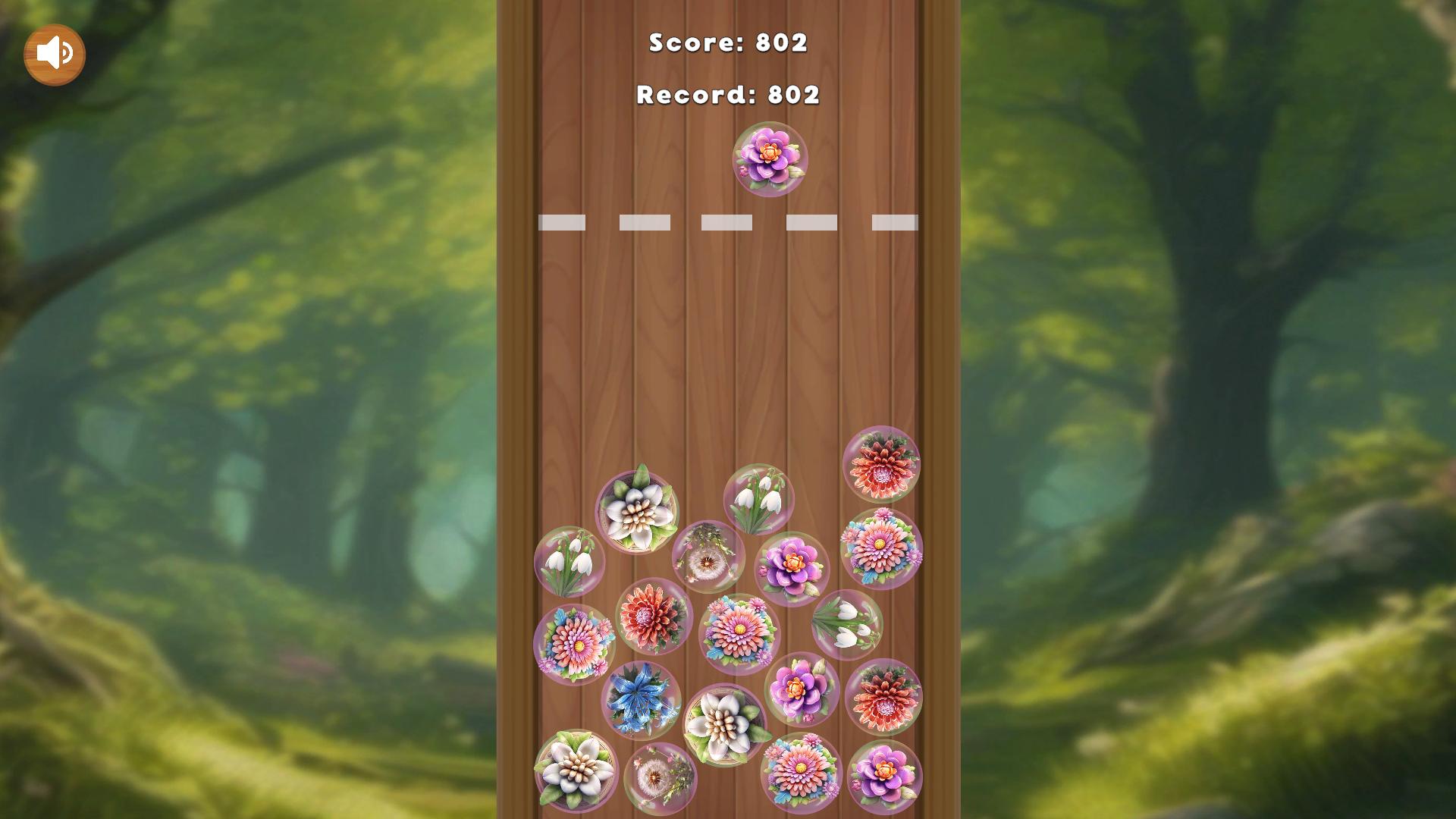Select the orange-centered purple flower bubble
The image size is (1456, 819).
click(793, 565)
